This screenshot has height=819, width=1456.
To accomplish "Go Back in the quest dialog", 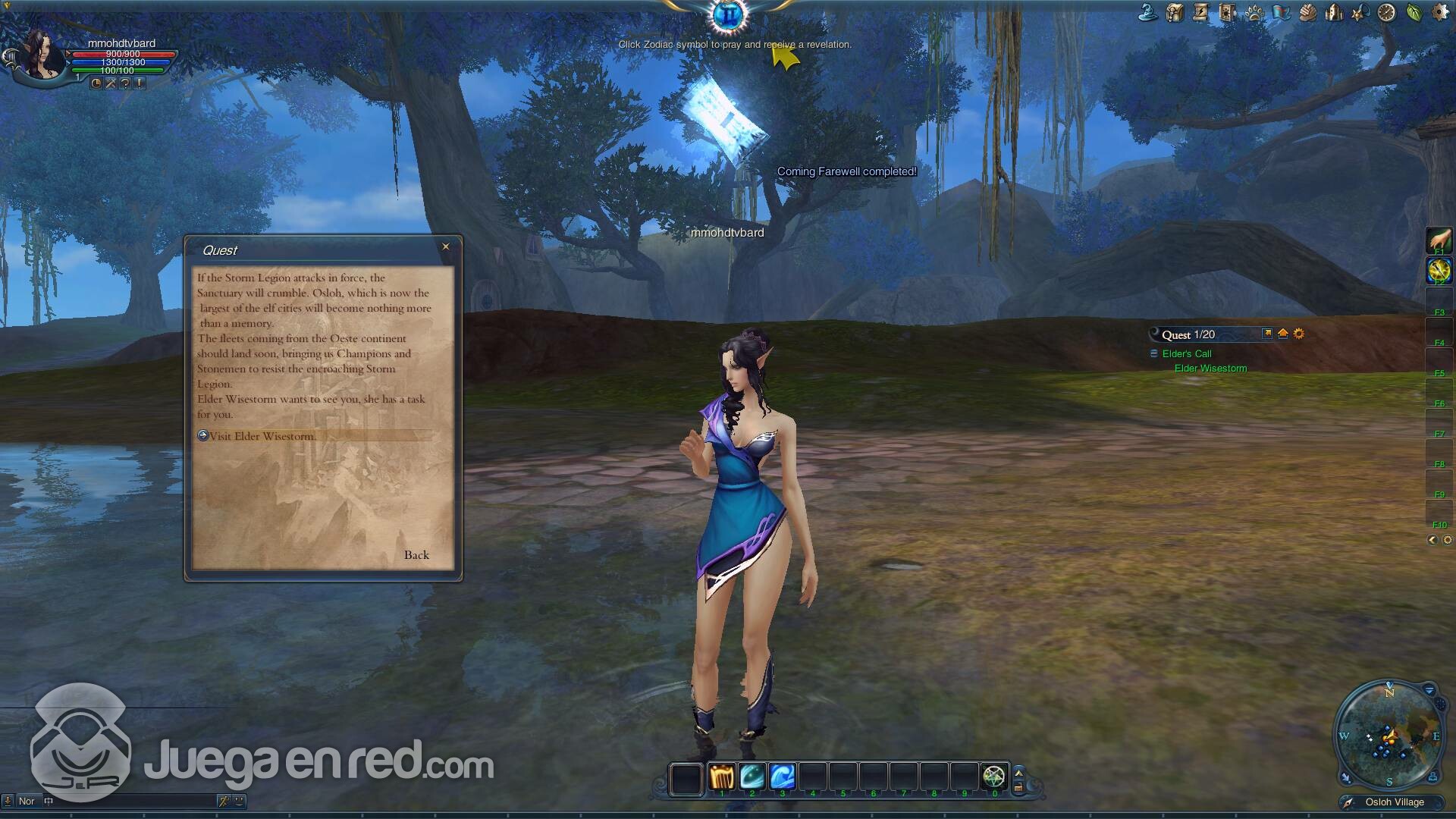I will tap(416, 555).
